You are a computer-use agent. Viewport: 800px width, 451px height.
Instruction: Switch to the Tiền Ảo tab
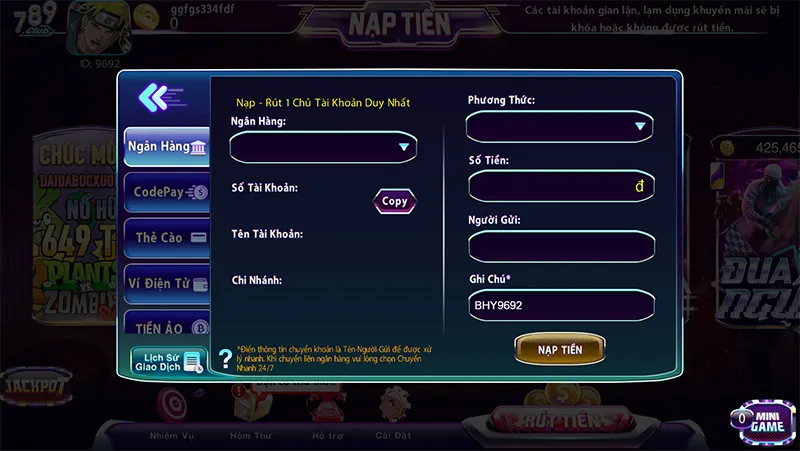pos(167,327)
